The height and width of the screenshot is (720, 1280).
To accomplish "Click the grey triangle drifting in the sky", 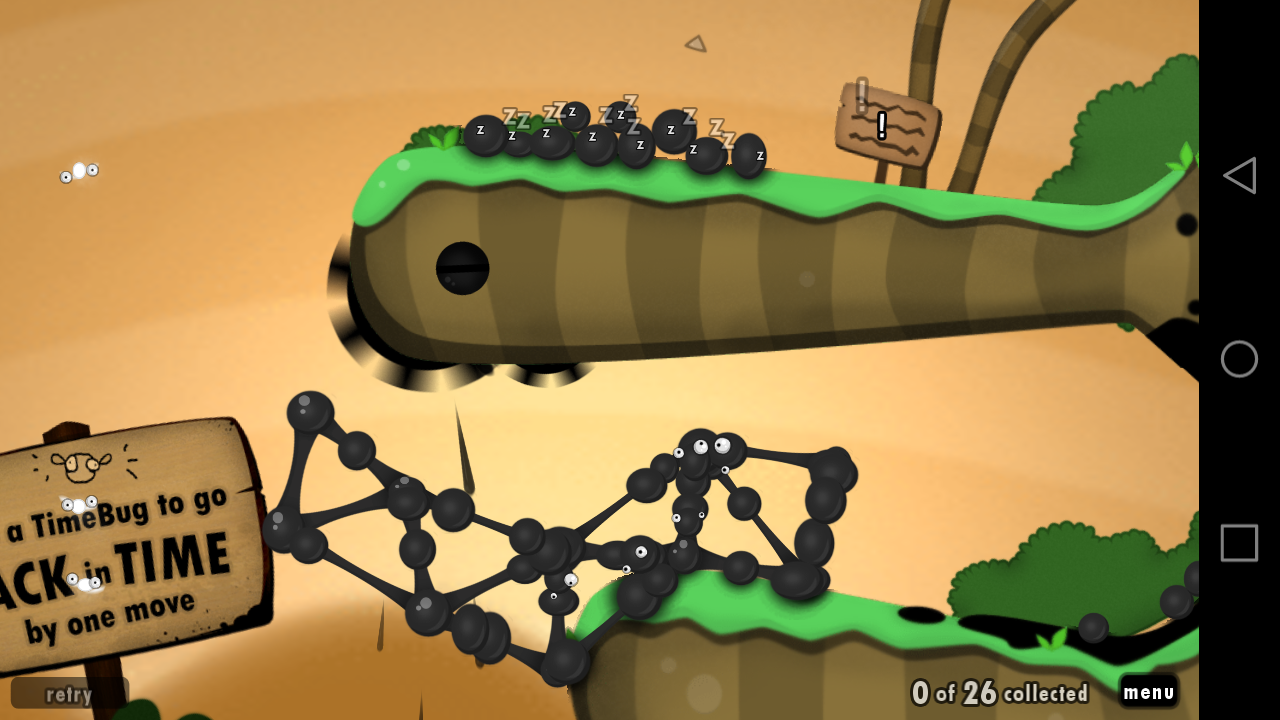I will (x=695, y=43).
